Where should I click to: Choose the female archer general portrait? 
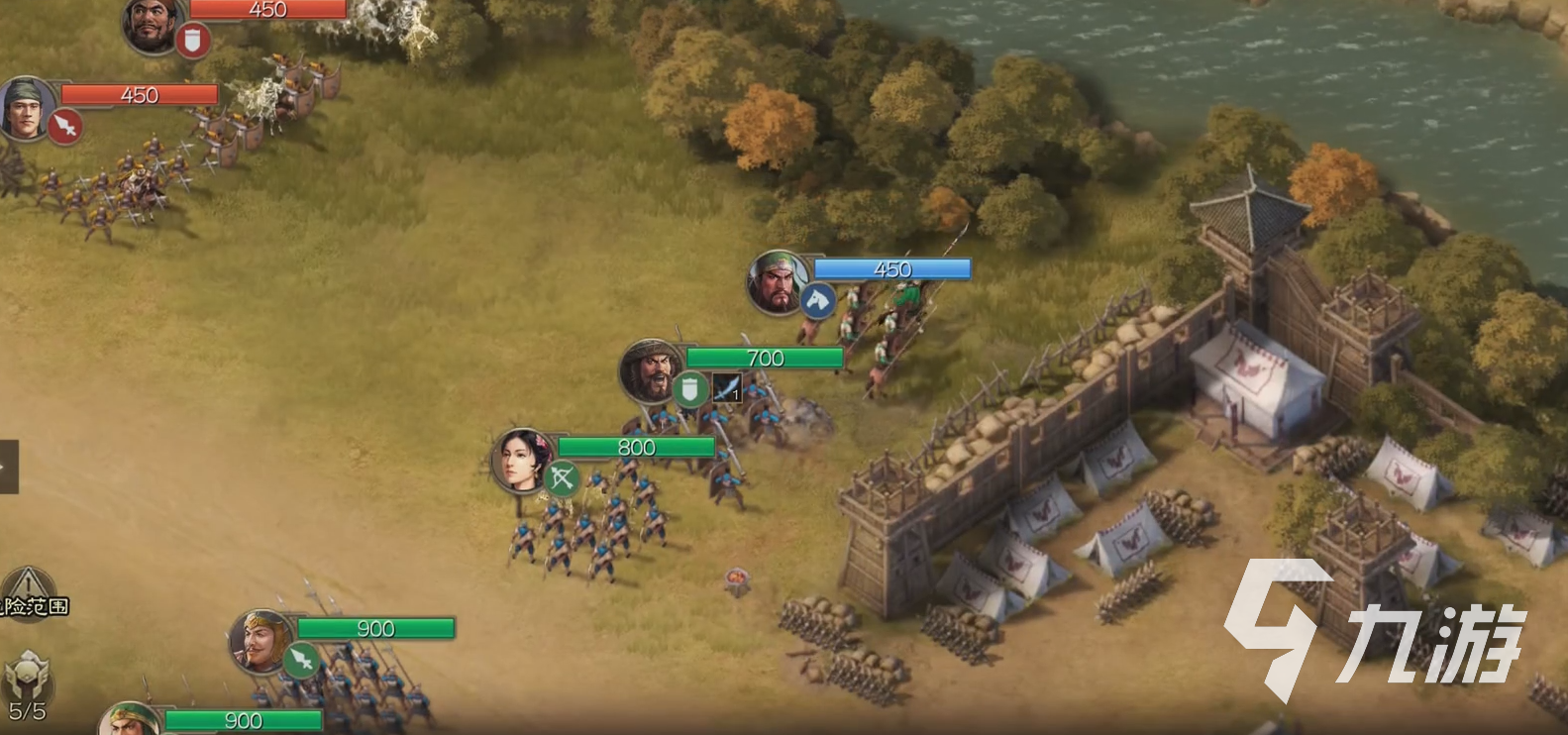(521, 460)
